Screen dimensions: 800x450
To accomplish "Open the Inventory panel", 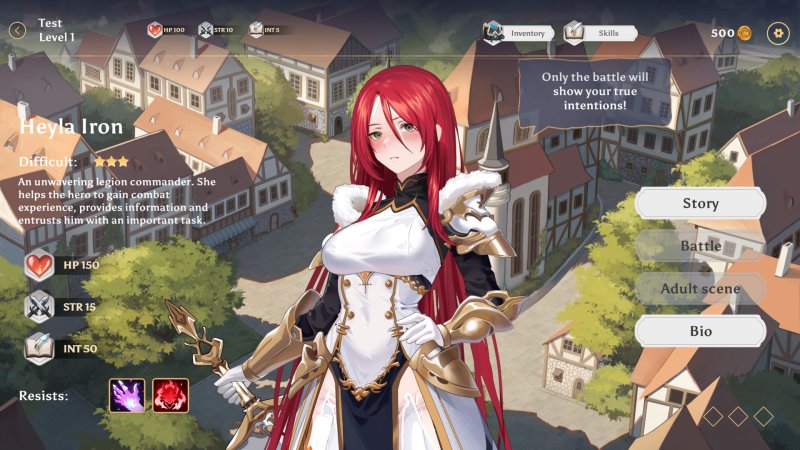I will 518,33.
